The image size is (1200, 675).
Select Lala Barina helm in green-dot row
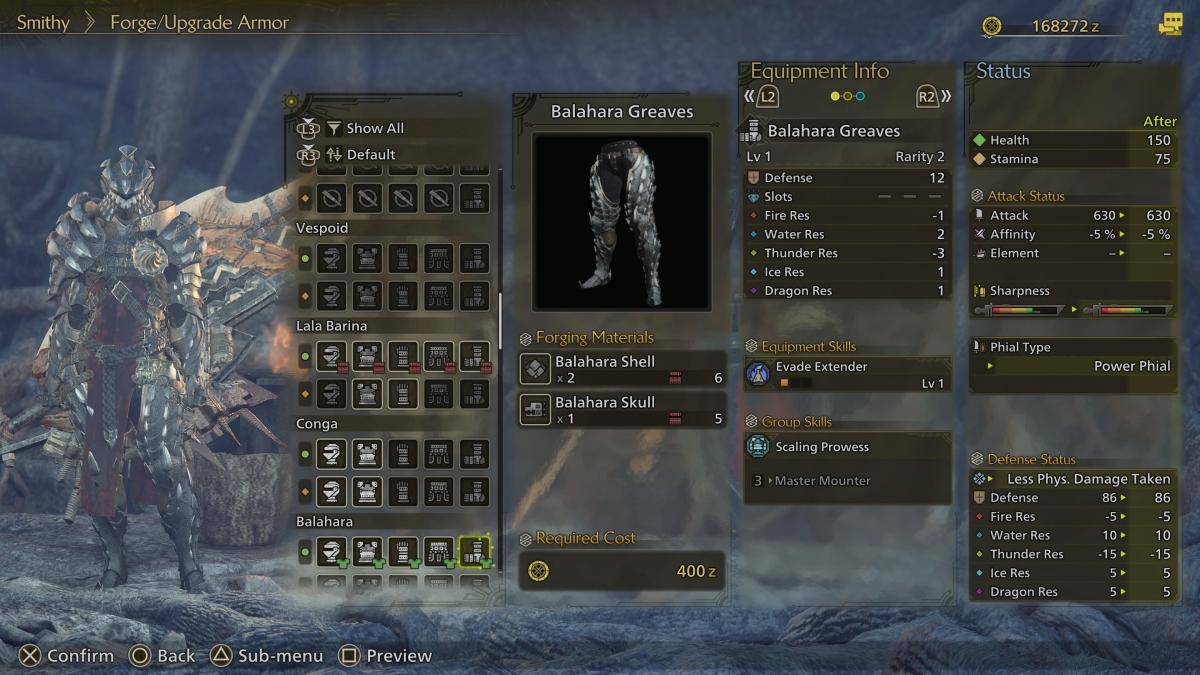pos(332,356)
